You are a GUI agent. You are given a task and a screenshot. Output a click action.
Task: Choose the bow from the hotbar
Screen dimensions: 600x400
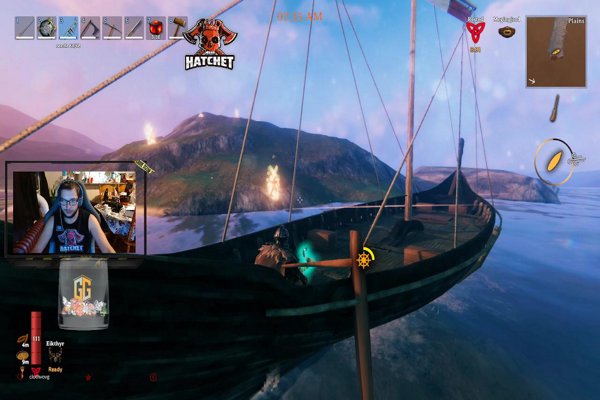[90, 27]
